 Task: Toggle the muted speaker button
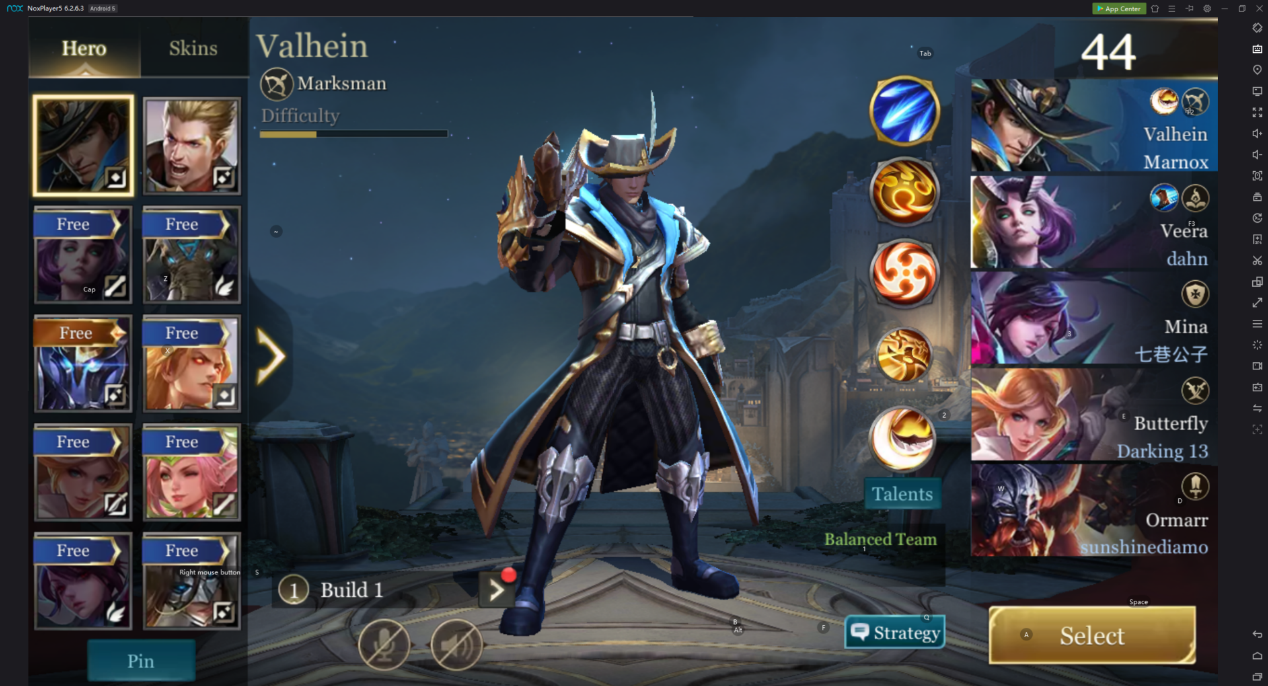456,644
